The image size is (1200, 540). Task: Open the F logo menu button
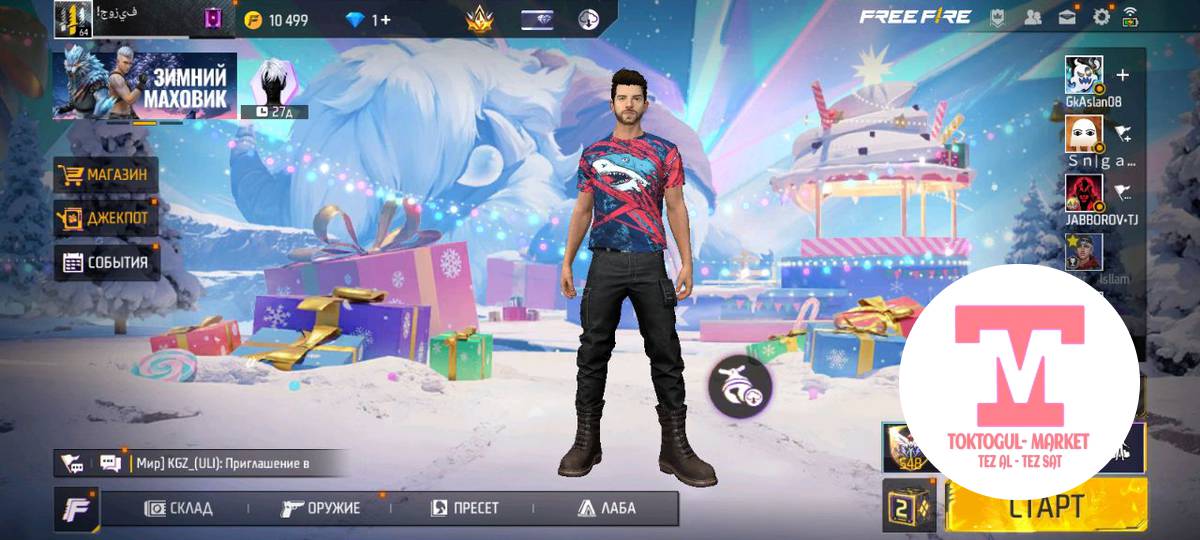click(76, 508)
